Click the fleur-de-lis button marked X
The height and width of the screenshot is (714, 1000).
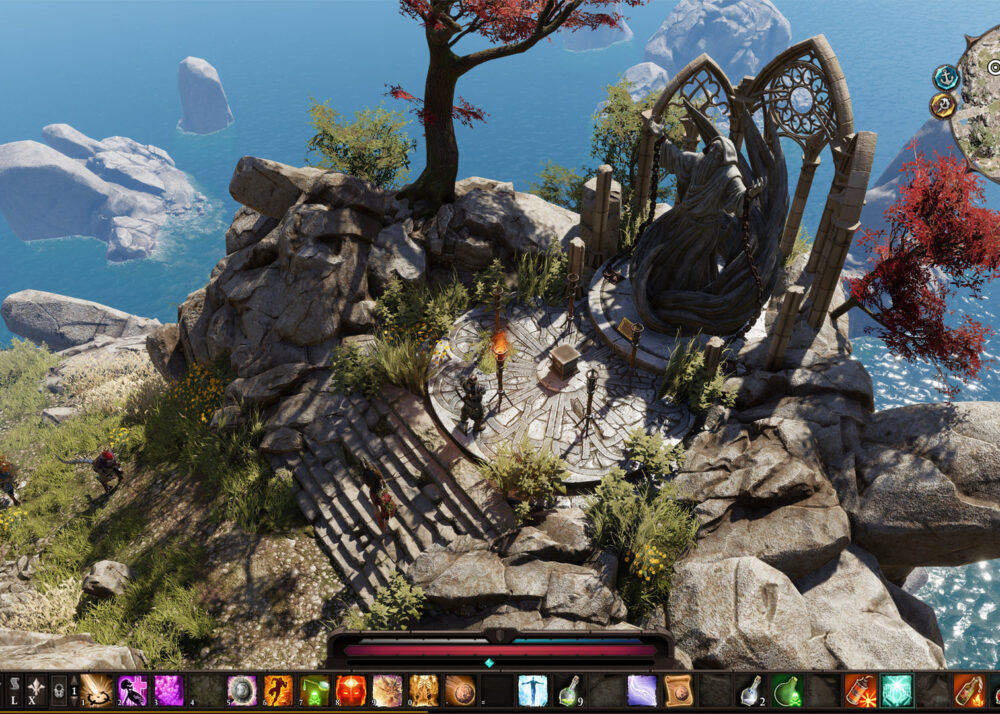[36, 690]
